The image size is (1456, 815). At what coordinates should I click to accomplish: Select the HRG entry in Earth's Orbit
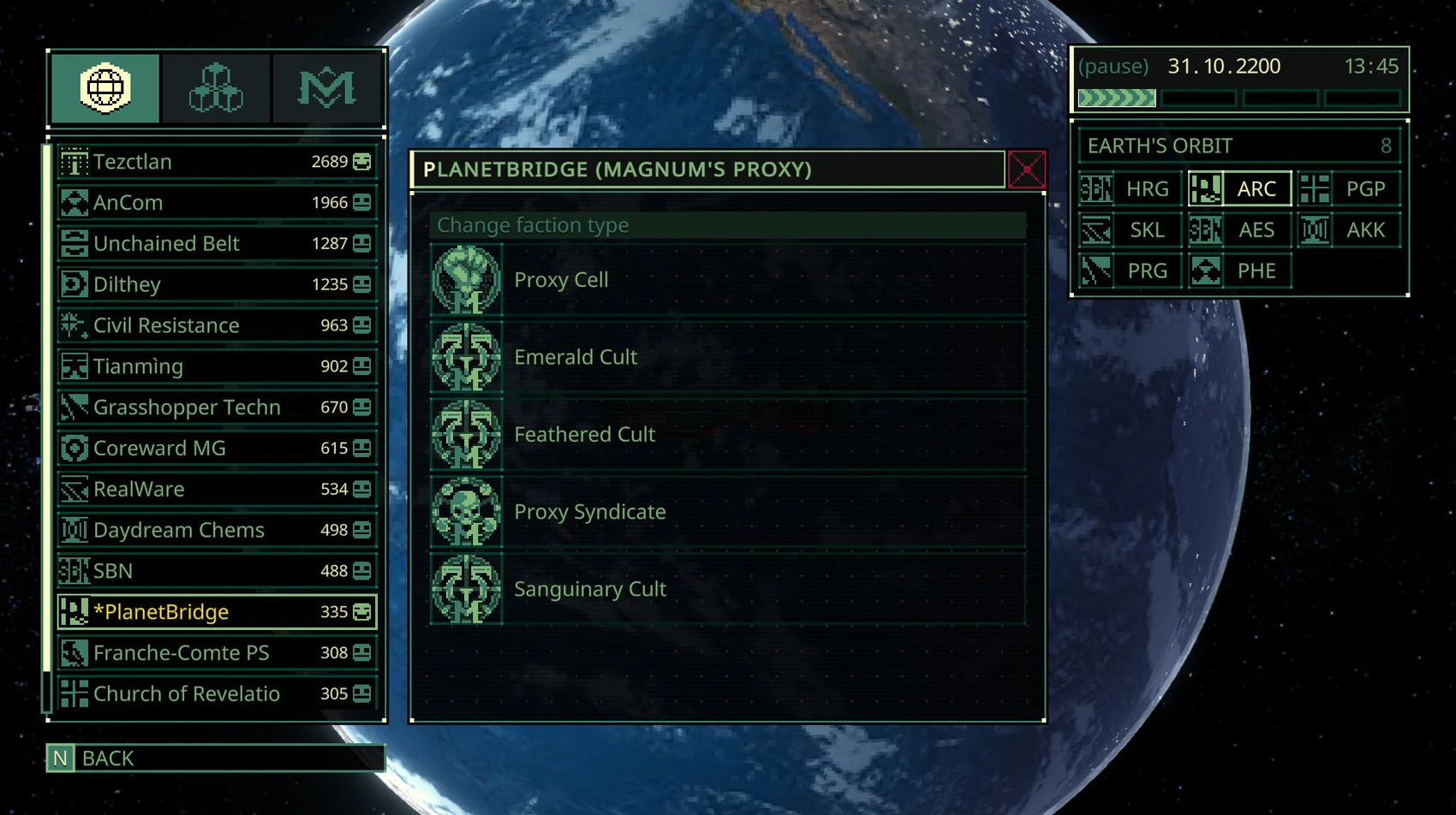(1131, 189)
